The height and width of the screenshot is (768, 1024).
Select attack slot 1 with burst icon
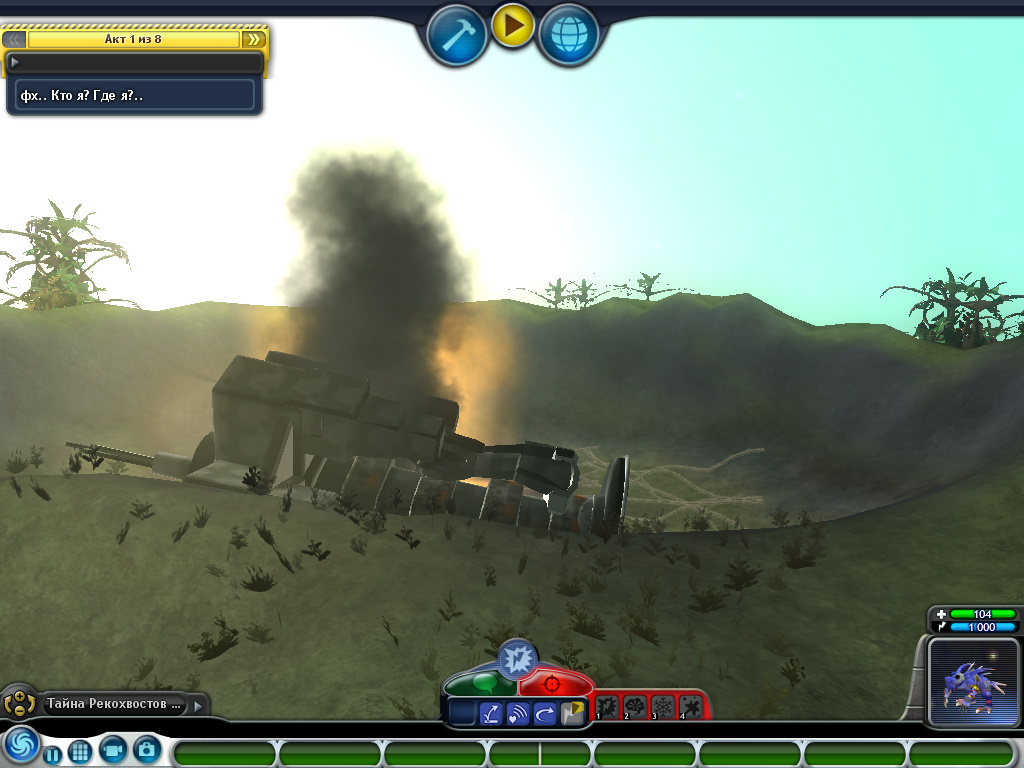point(608,707)
